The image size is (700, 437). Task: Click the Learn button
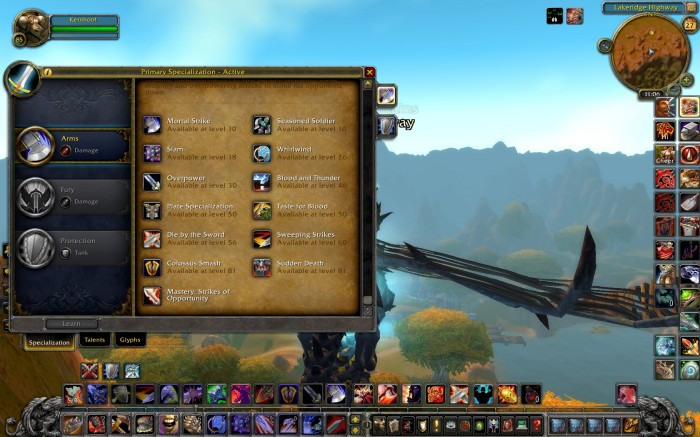click(x=72, y=323)
